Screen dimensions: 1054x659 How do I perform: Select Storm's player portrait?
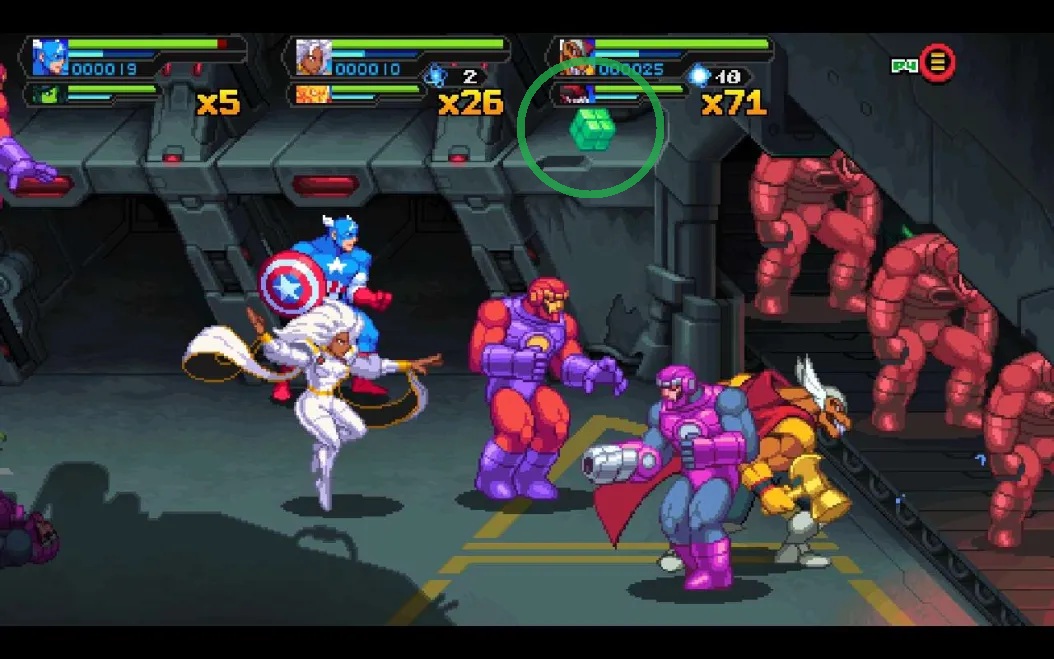pyautogui.click(x=312, y=58)
